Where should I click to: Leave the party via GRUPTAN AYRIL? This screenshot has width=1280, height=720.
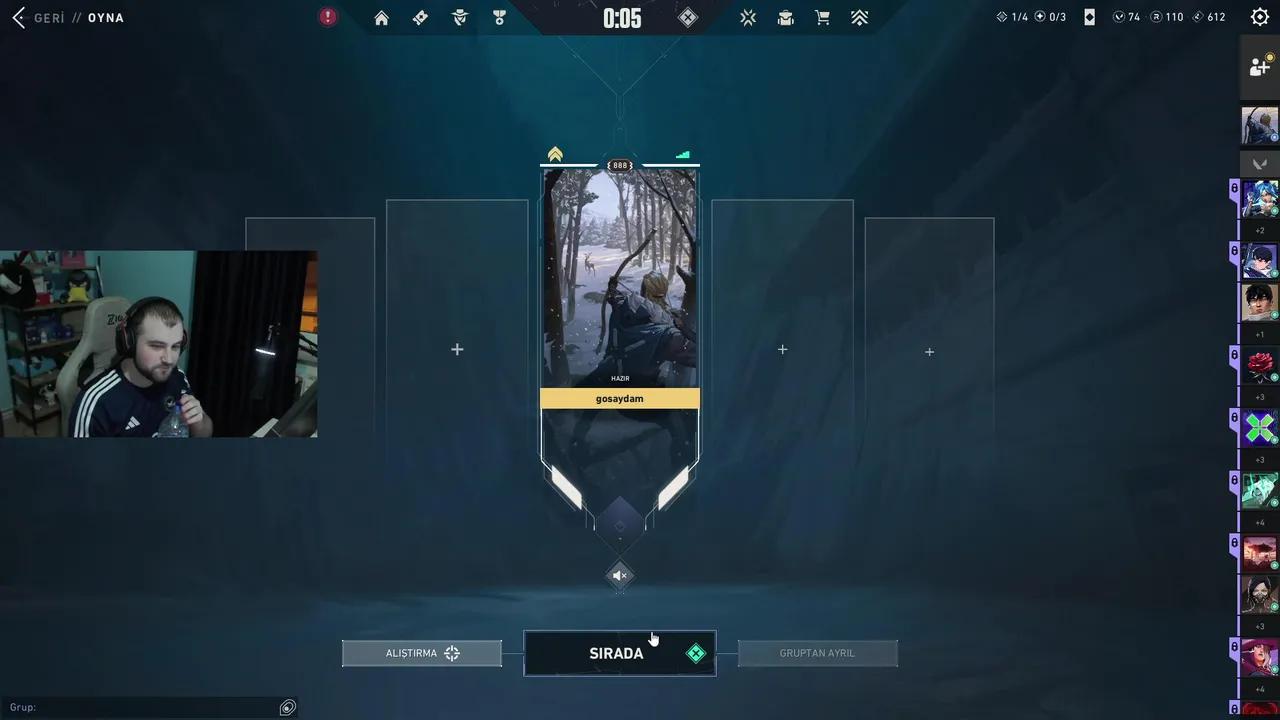817,653
